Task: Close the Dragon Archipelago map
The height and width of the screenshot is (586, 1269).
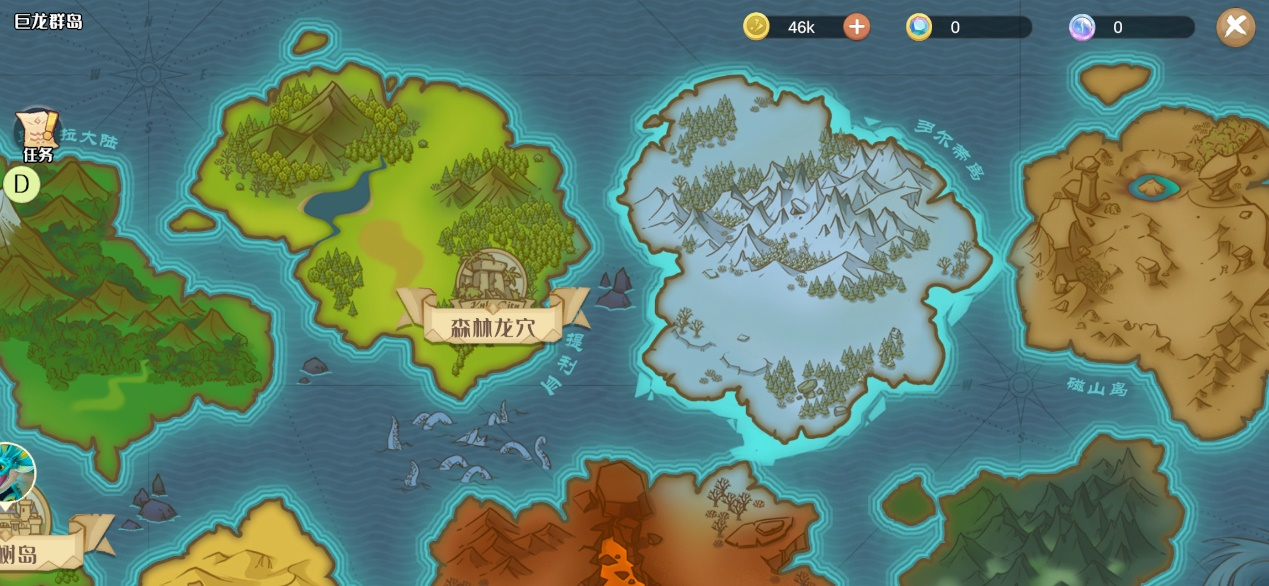Action: [x=1235, y=26]
